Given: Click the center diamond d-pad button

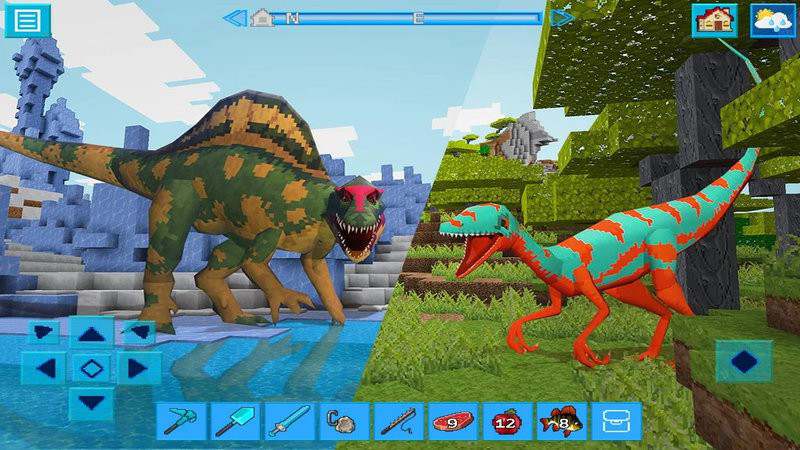Looking at the screenshot, I should 92,368.
